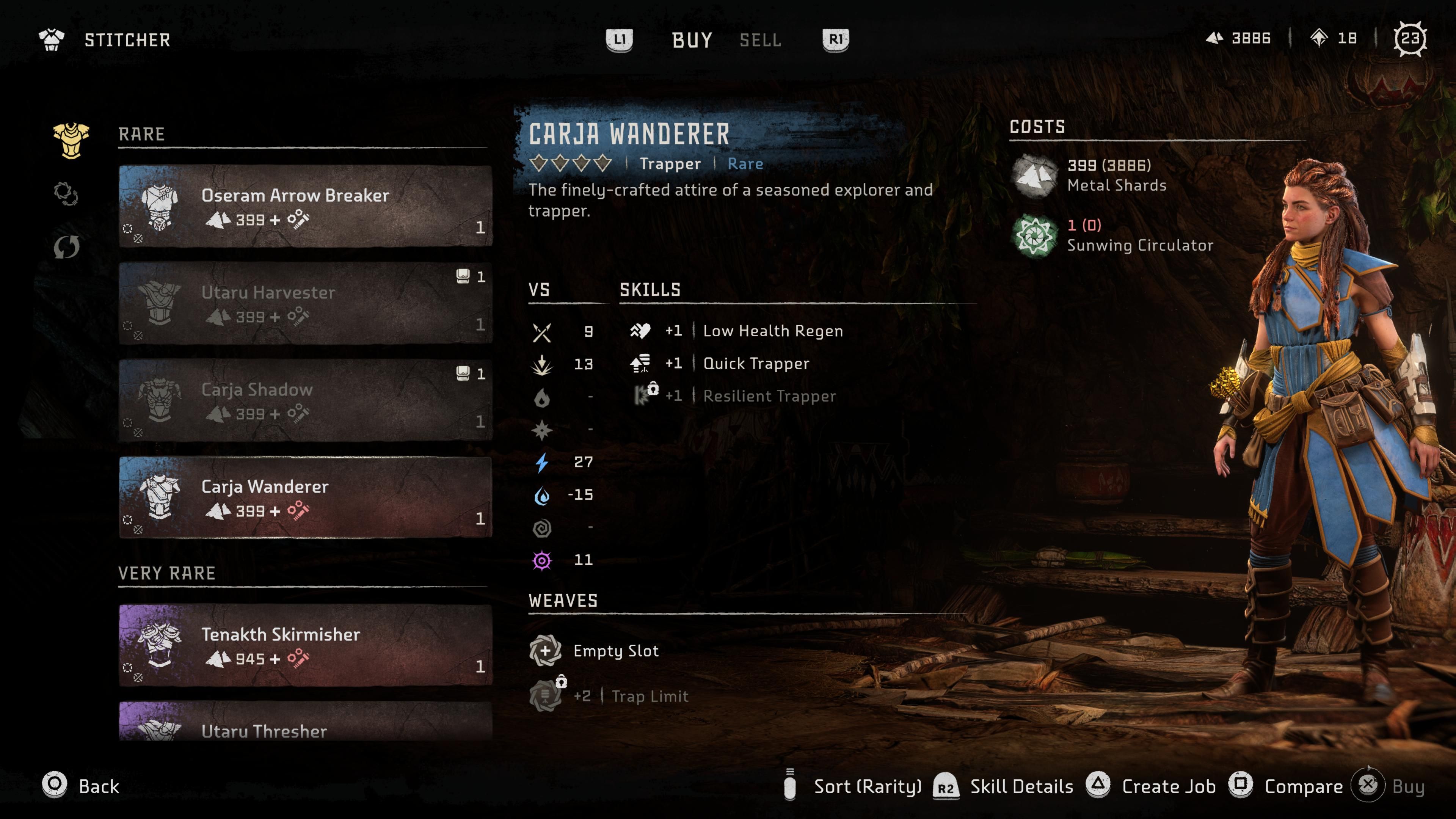
Task: Compare the outfit with equipped gear
Action: tap(1286, 786)
